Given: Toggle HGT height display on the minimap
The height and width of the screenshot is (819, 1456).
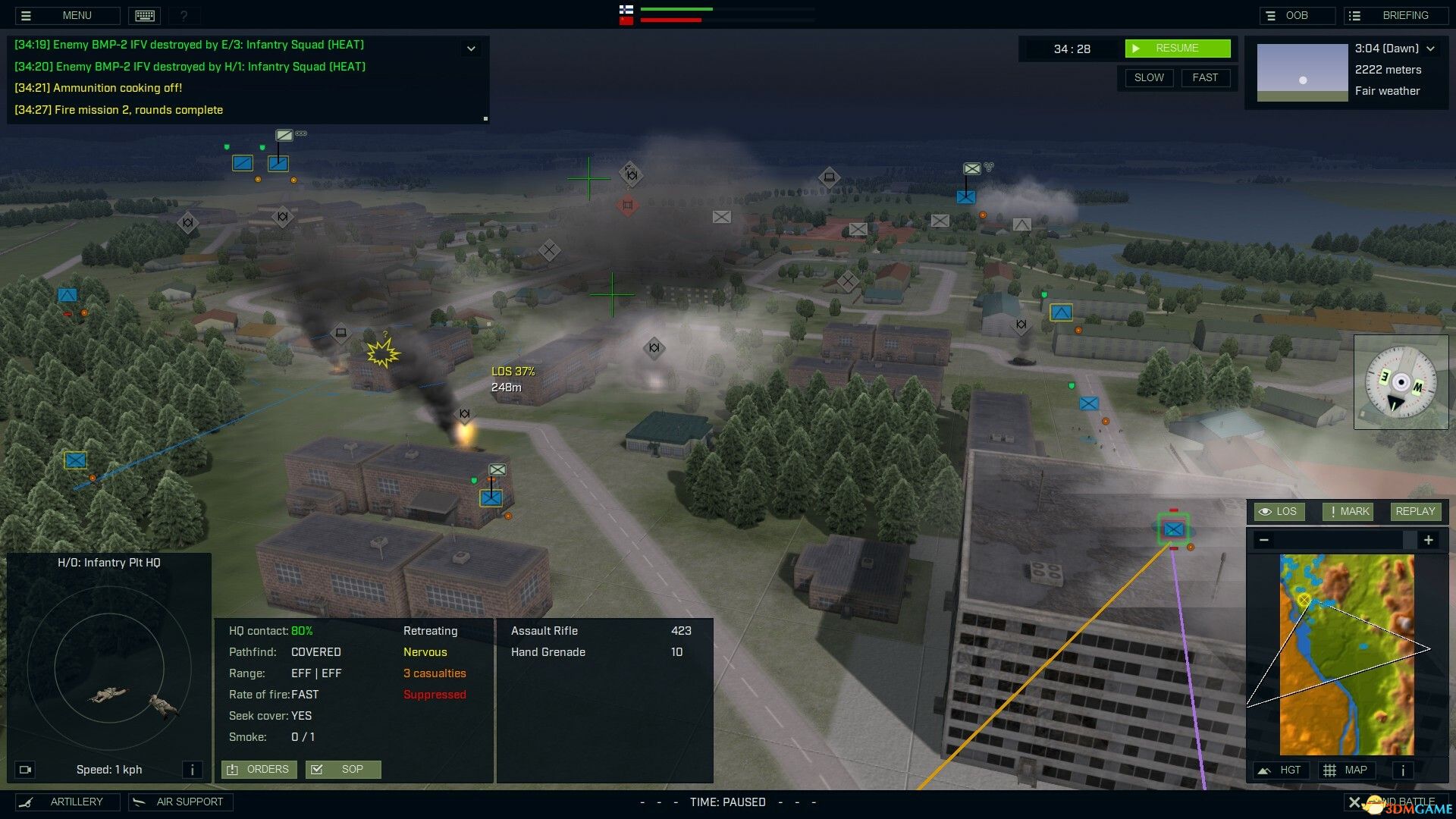Looking at the screenshot, I should (1282, 770).
